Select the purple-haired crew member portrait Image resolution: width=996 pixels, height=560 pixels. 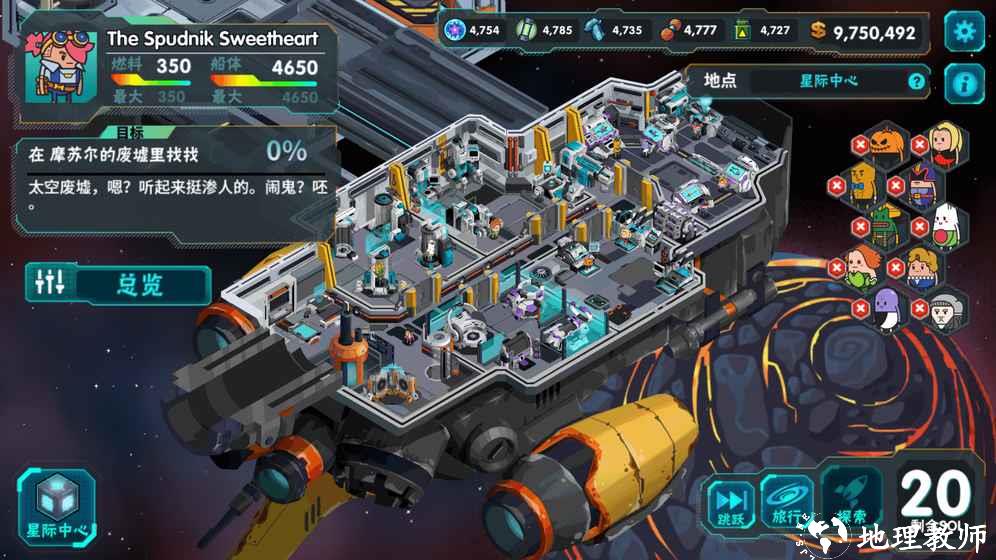click(x=921, y=186)
